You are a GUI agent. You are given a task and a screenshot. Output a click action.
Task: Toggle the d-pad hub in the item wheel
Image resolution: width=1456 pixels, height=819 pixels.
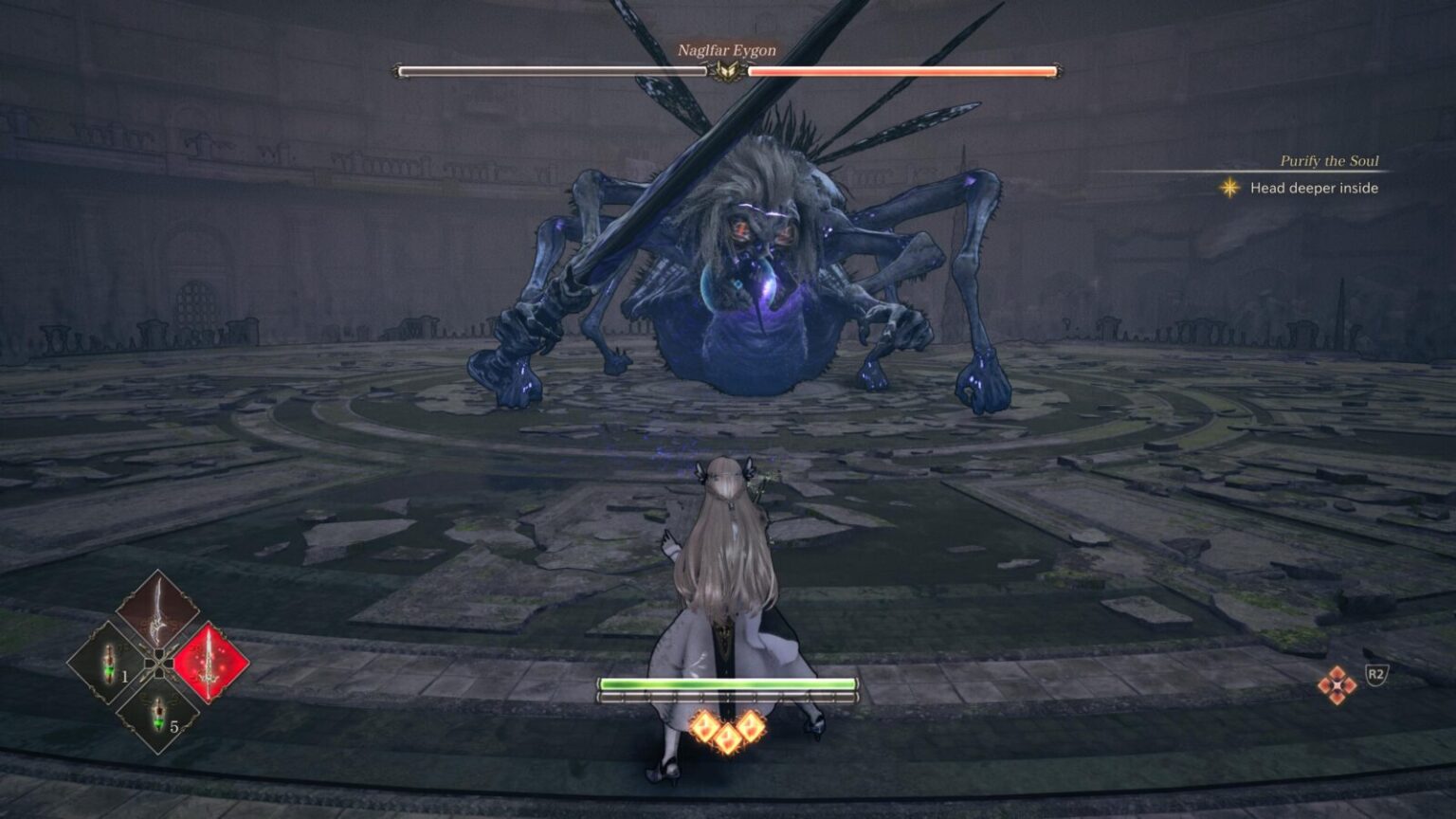point(159,664)
